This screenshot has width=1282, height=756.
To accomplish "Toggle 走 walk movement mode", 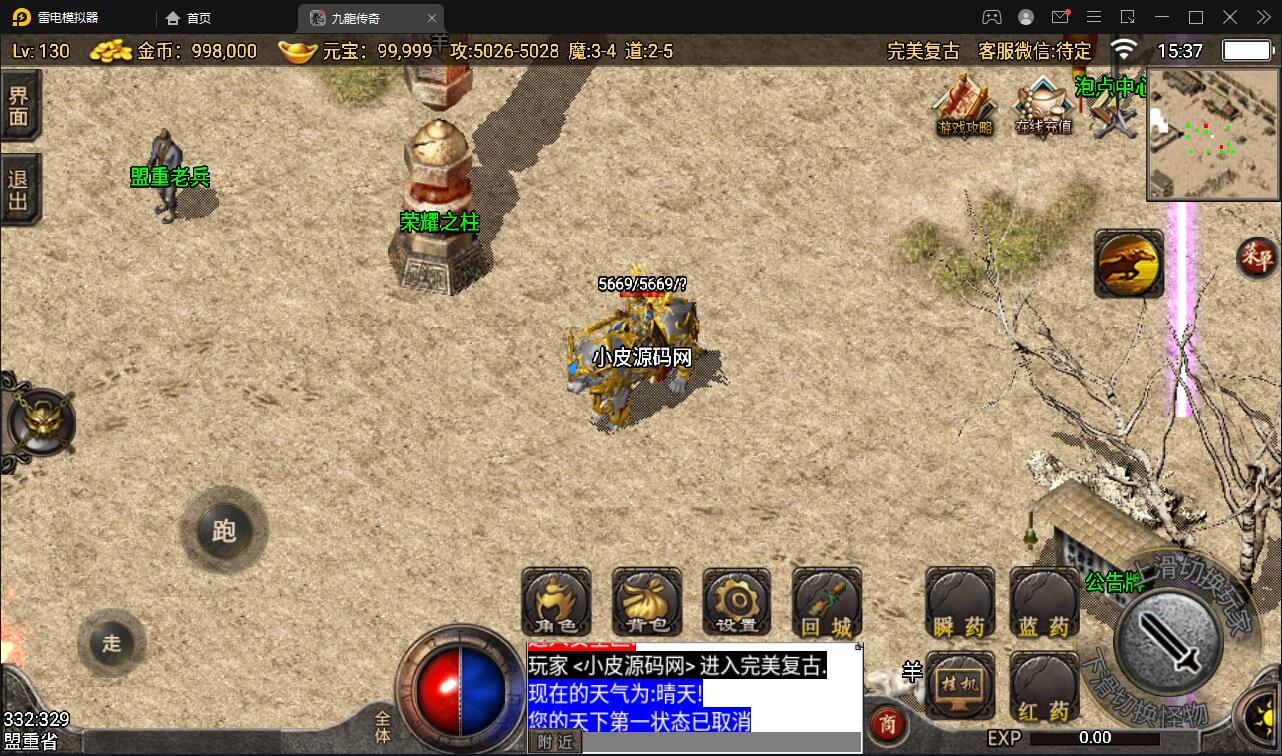I will 111,644.
